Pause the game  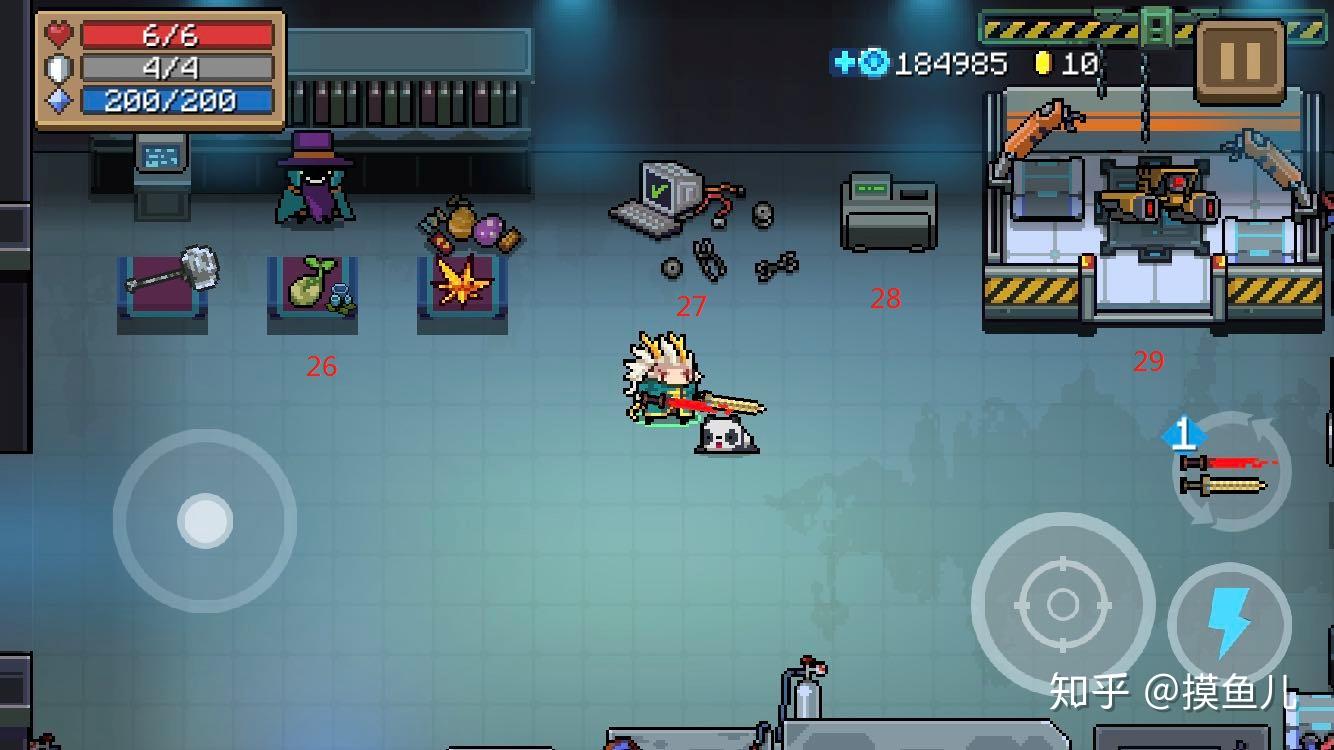1240,60
